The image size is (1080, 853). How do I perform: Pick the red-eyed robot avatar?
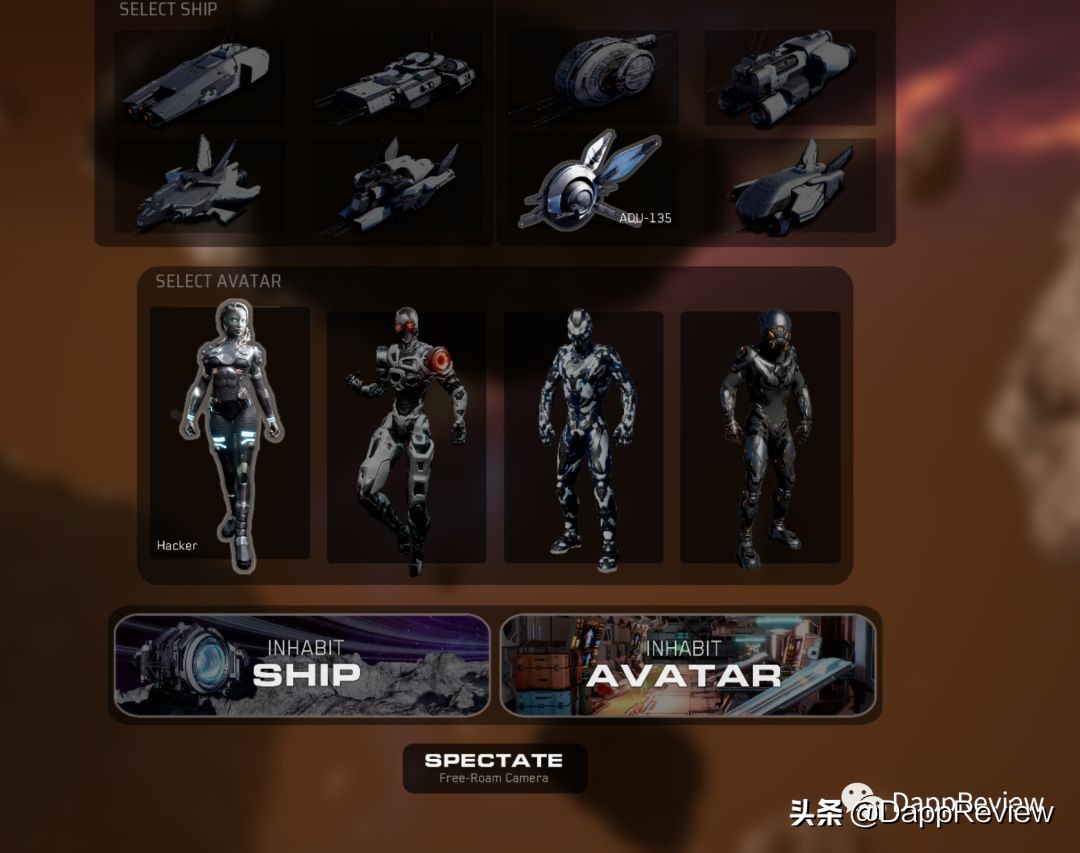(x=406, y=437)
